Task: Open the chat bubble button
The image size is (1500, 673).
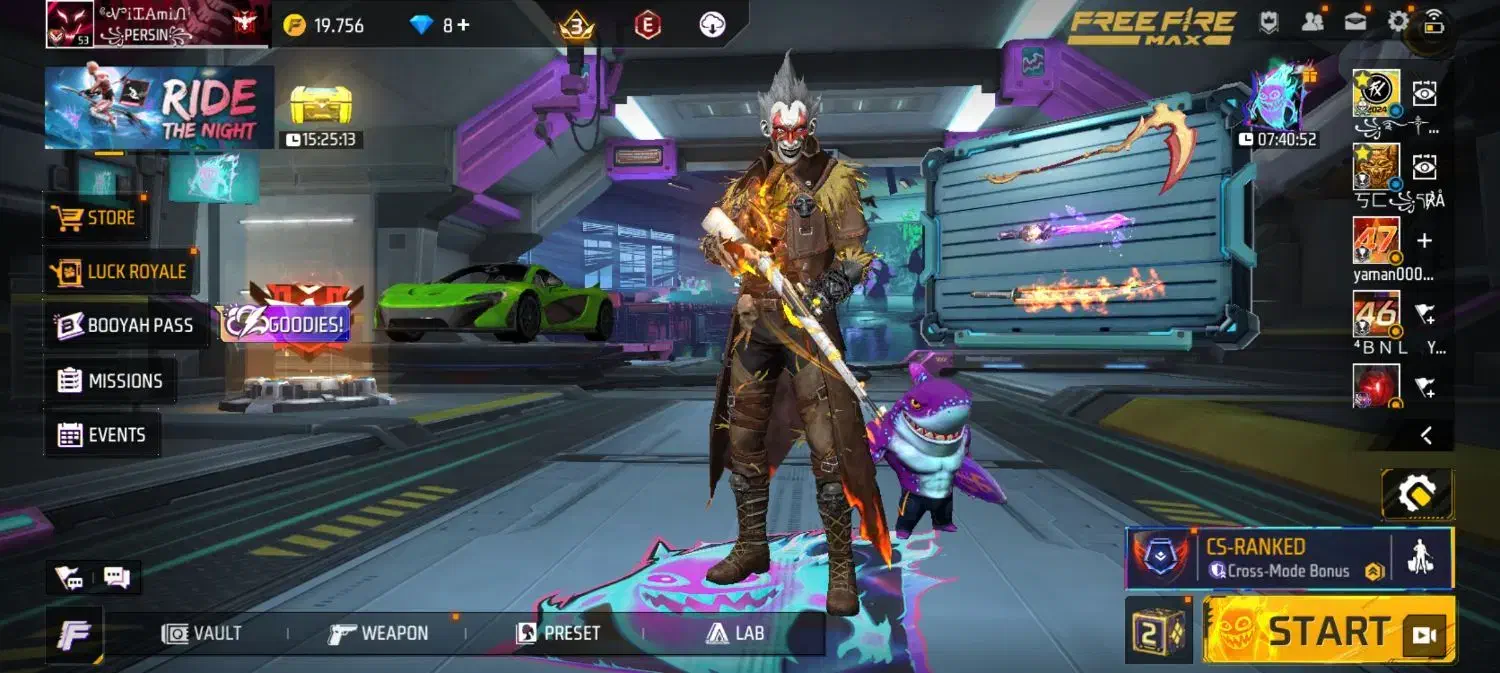Action: (117, 577)
